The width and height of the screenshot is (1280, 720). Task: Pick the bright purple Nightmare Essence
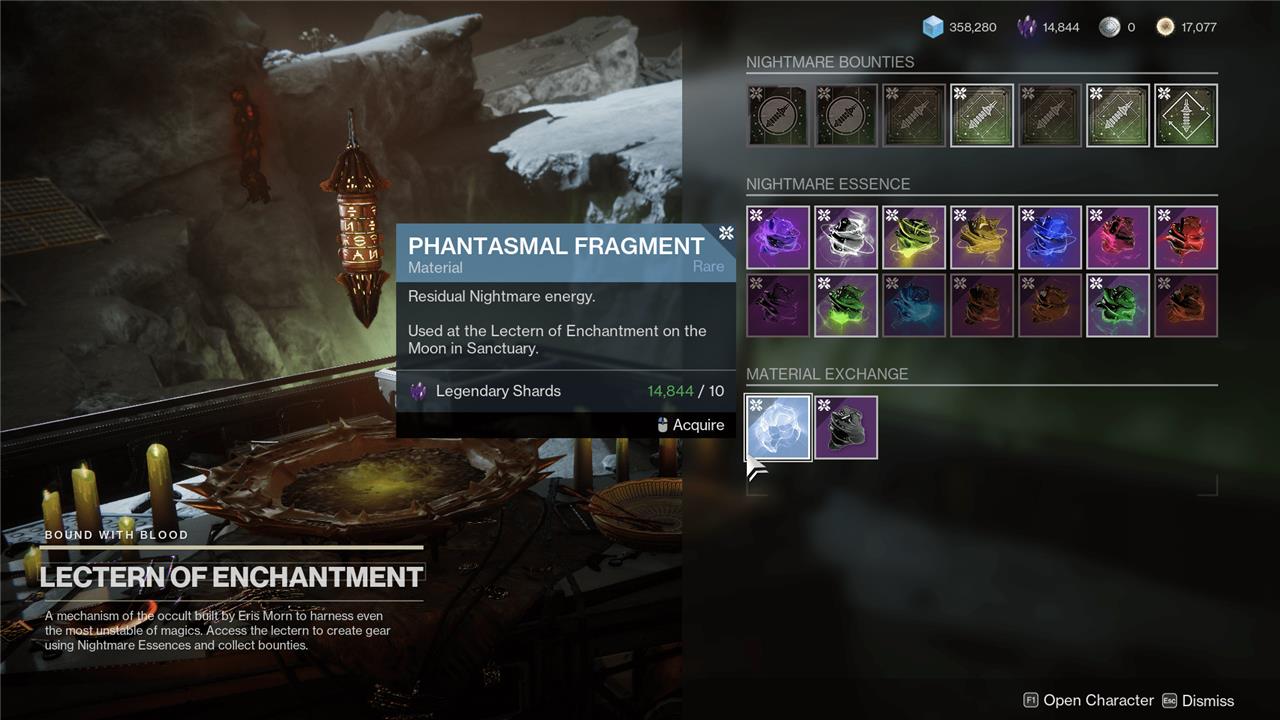coord(778,238)
